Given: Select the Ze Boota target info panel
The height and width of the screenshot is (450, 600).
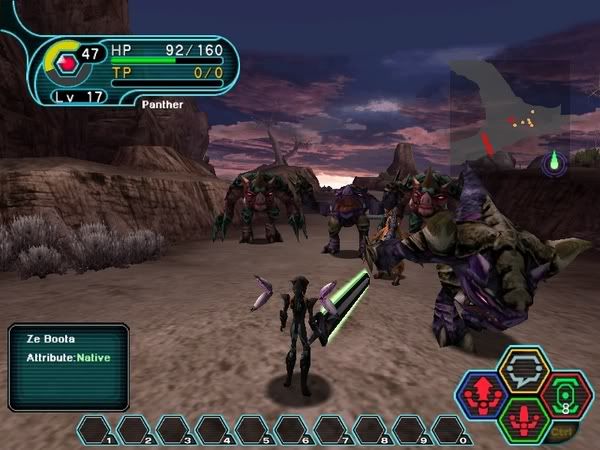Looking at the screenshot, I should [68, 366].
